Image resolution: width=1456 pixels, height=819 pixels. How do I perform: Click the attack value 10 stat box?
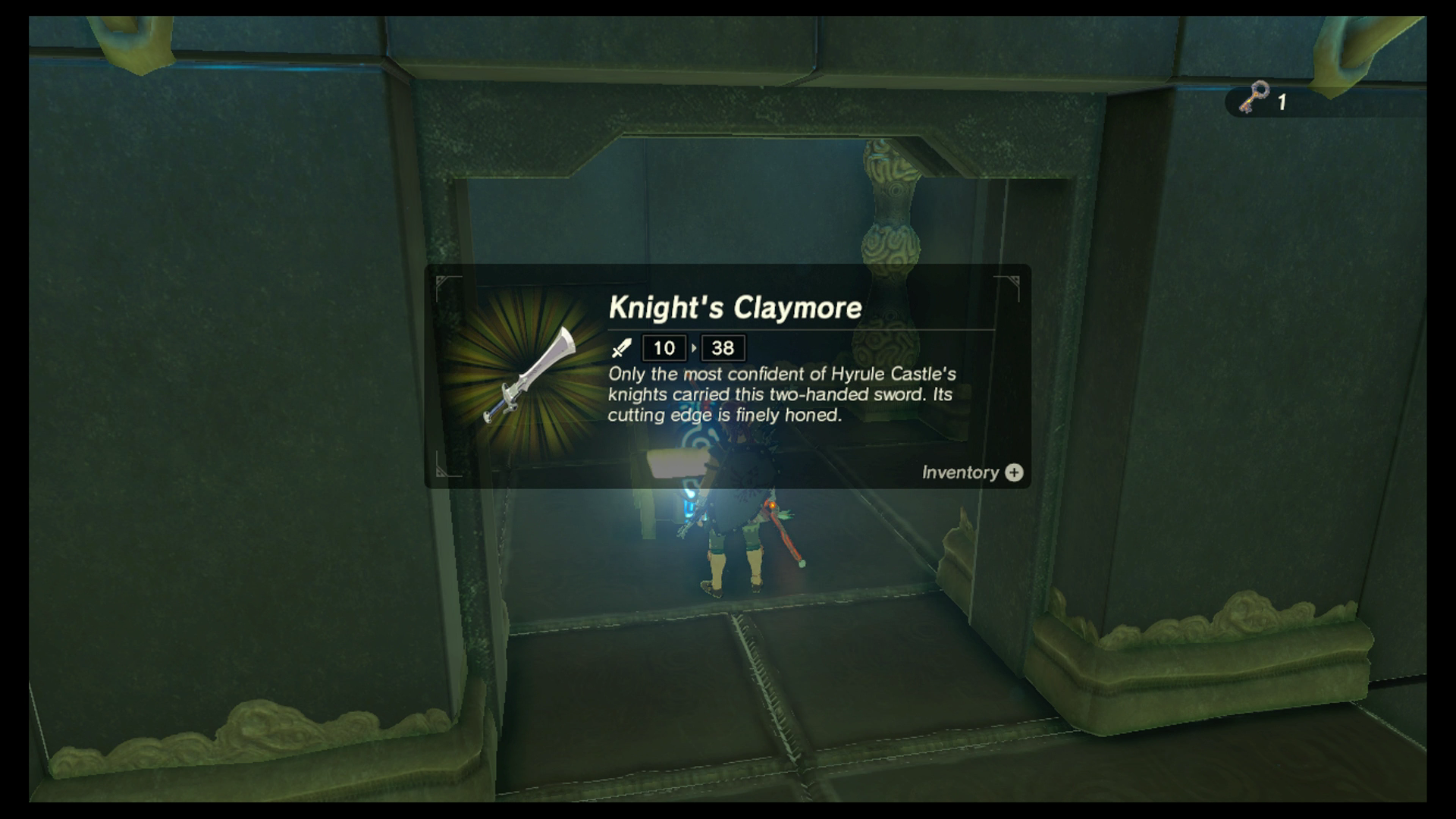point(663,348)
